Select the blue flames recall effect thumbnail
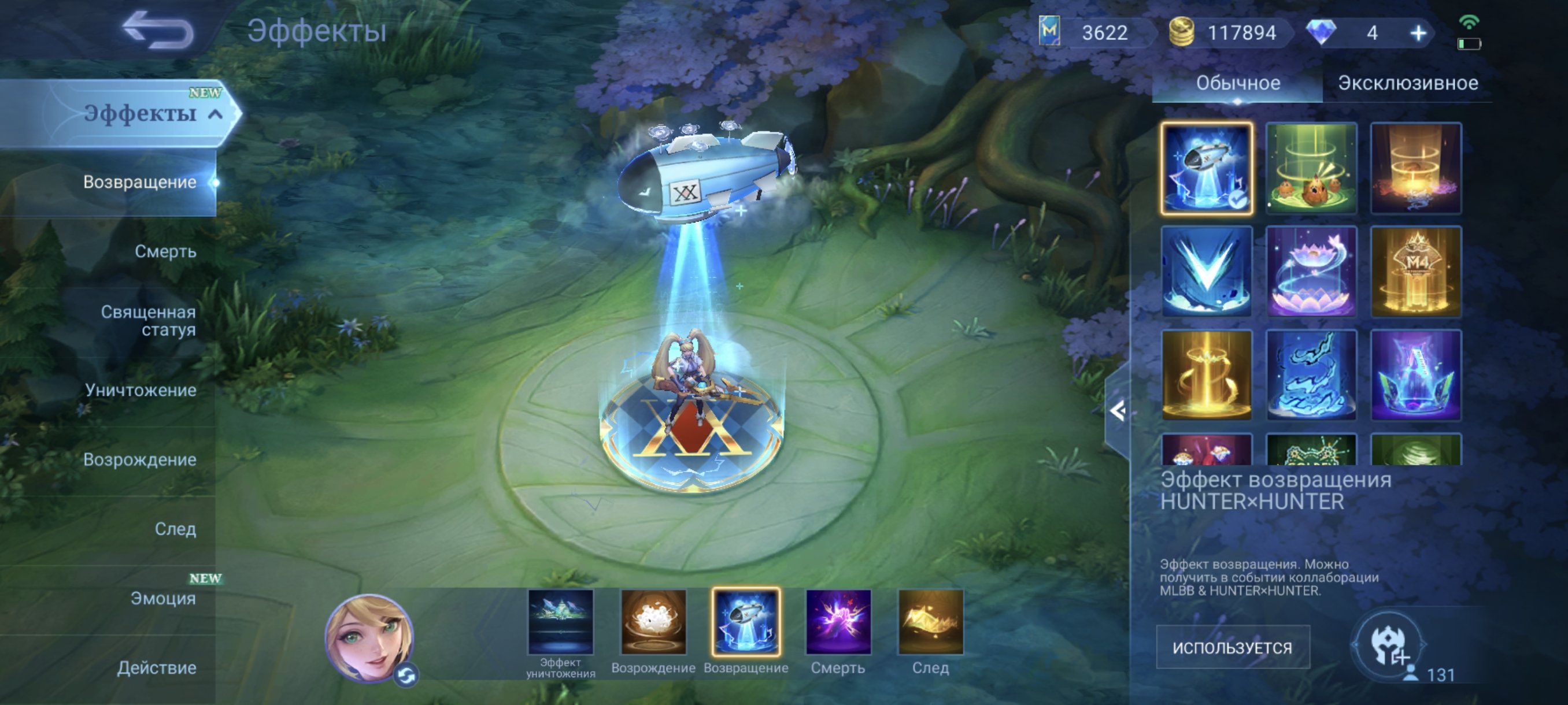The width and height of the screenshot is (1568, 705). coord(1313,375)
